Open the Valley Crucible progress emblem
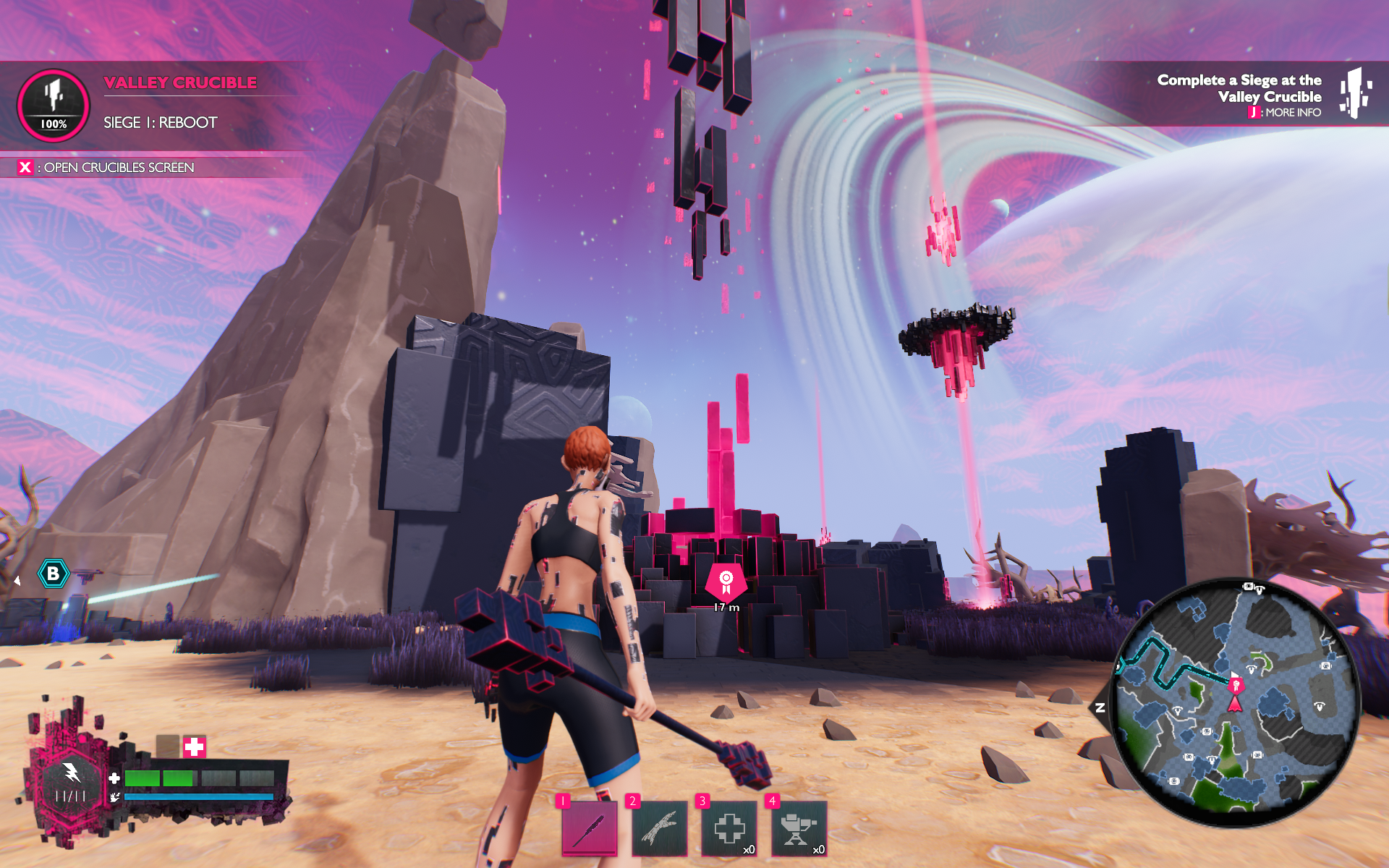The width and height of the screenshot is (1389, 868). (x=54, y=106)
